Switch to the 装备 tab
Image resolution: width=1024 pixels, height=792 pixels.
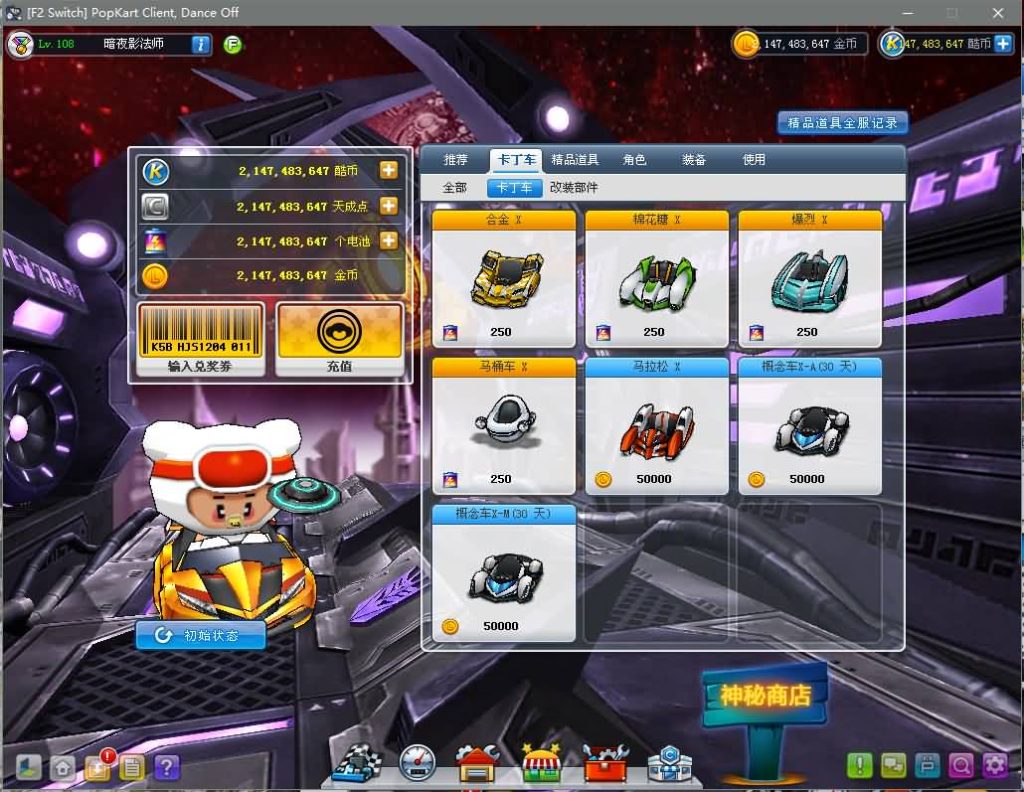tap(694, 160)
